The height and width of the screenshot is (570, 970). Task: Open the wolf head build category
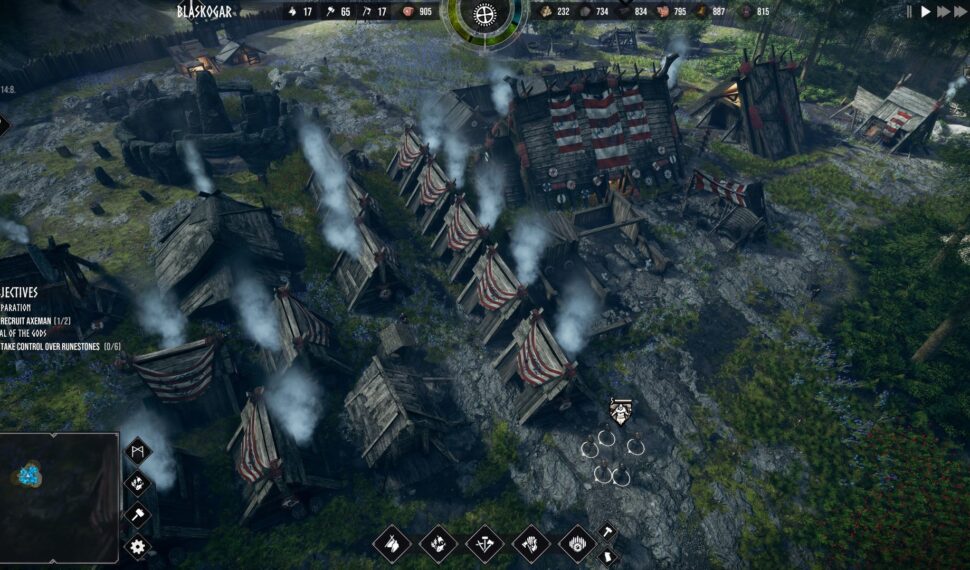point(392,544)
